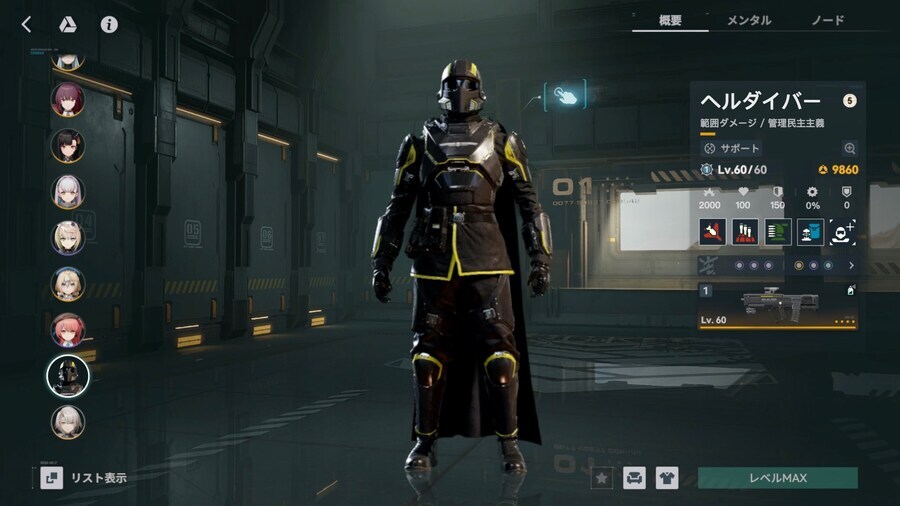Open the リスト表示 list view
Image resolution: width=900 pixels, height=506 pixels.
click(x=85, y=478)
